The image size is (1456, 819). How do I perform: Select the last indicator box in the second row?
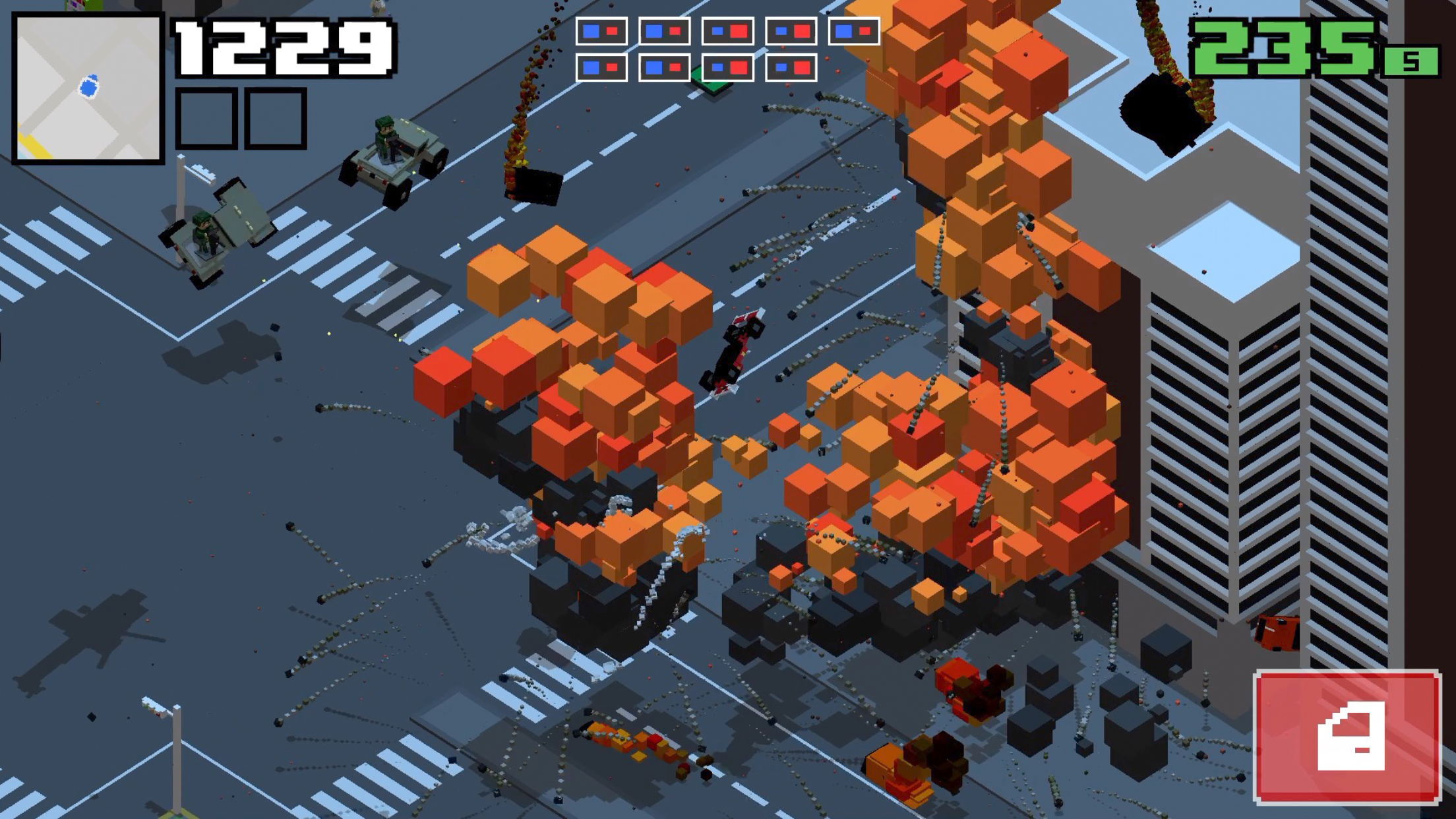click(790, 68)
